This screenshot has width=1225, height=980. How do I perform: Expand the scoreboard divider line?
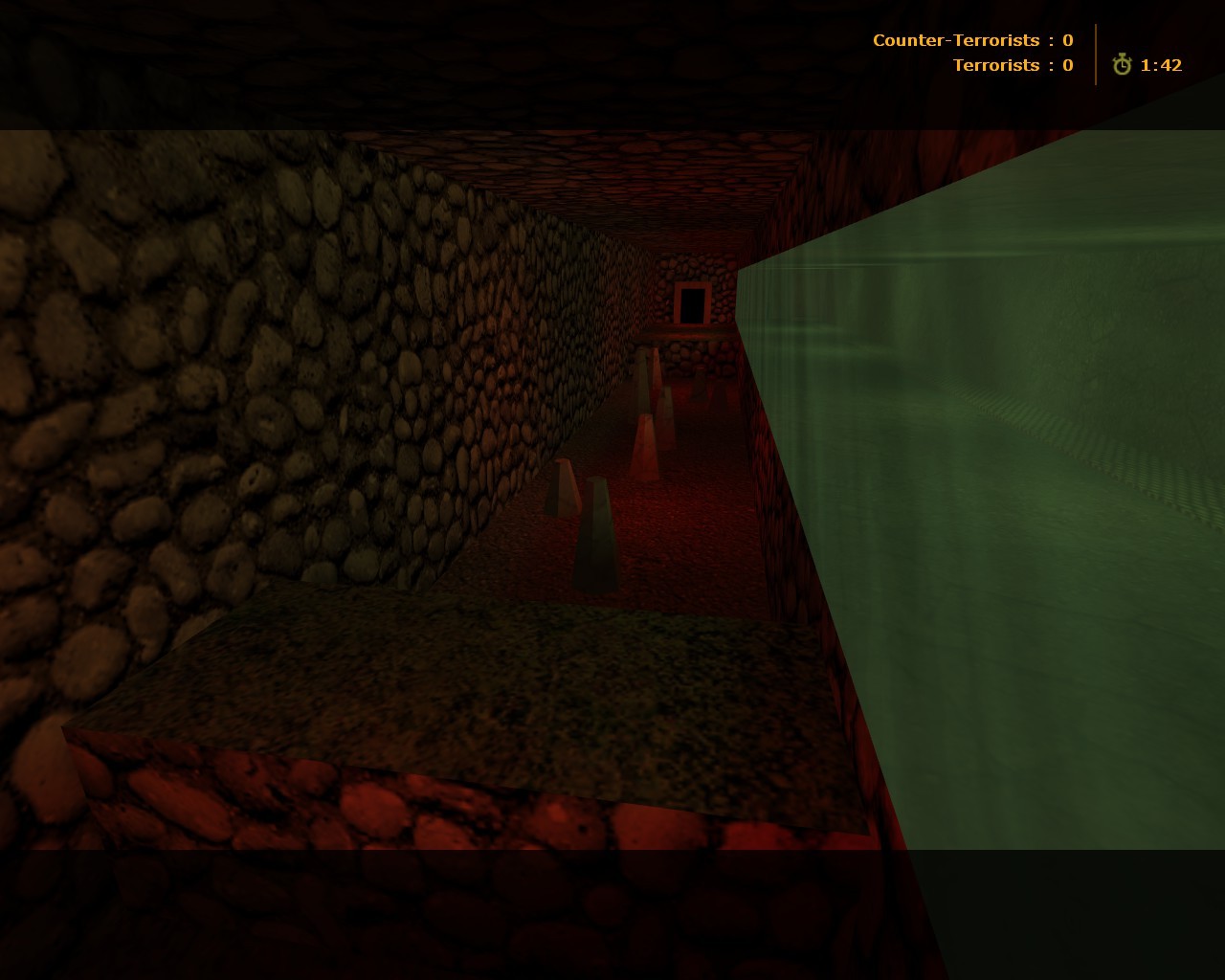[1097, 53]
